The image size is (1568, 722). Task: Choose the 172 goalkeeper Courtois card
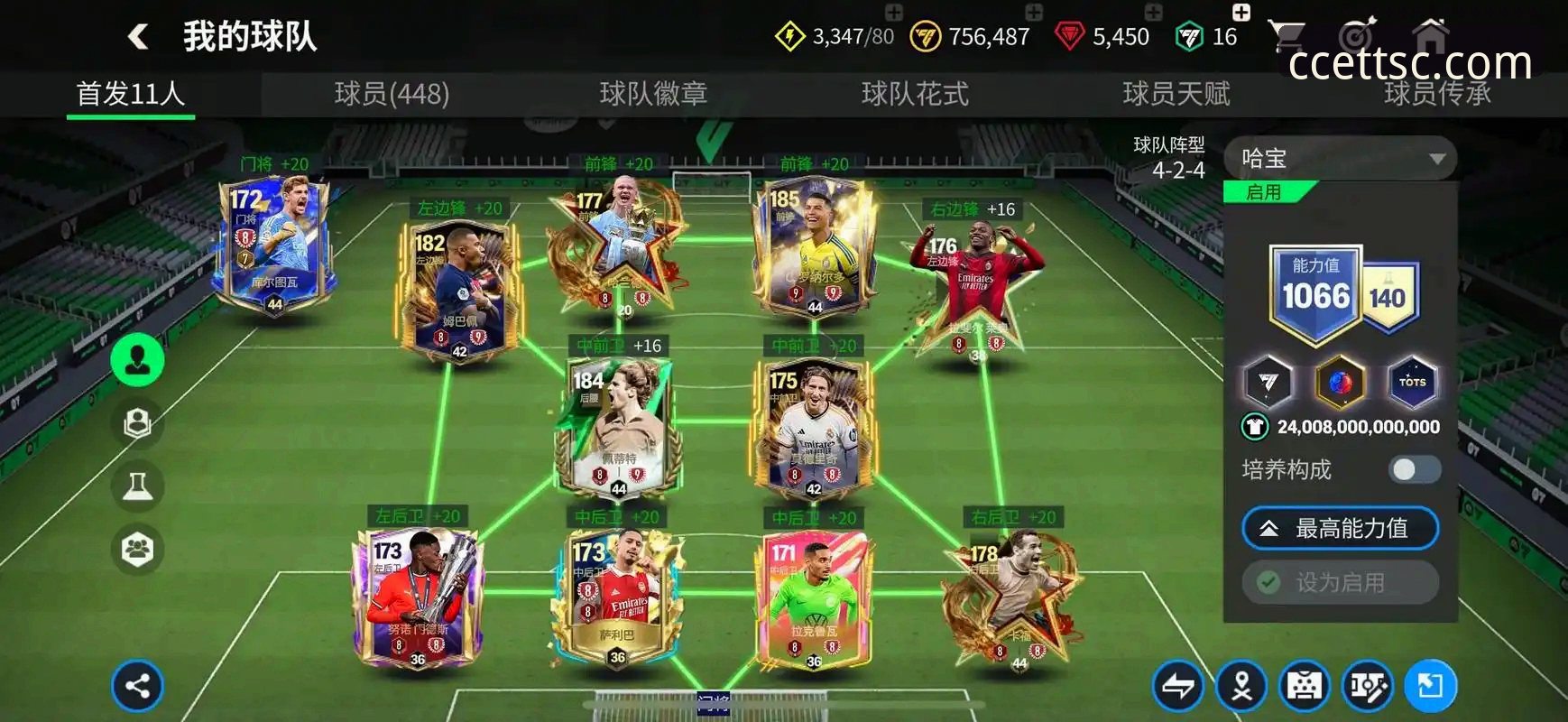[x=273, y=244]
